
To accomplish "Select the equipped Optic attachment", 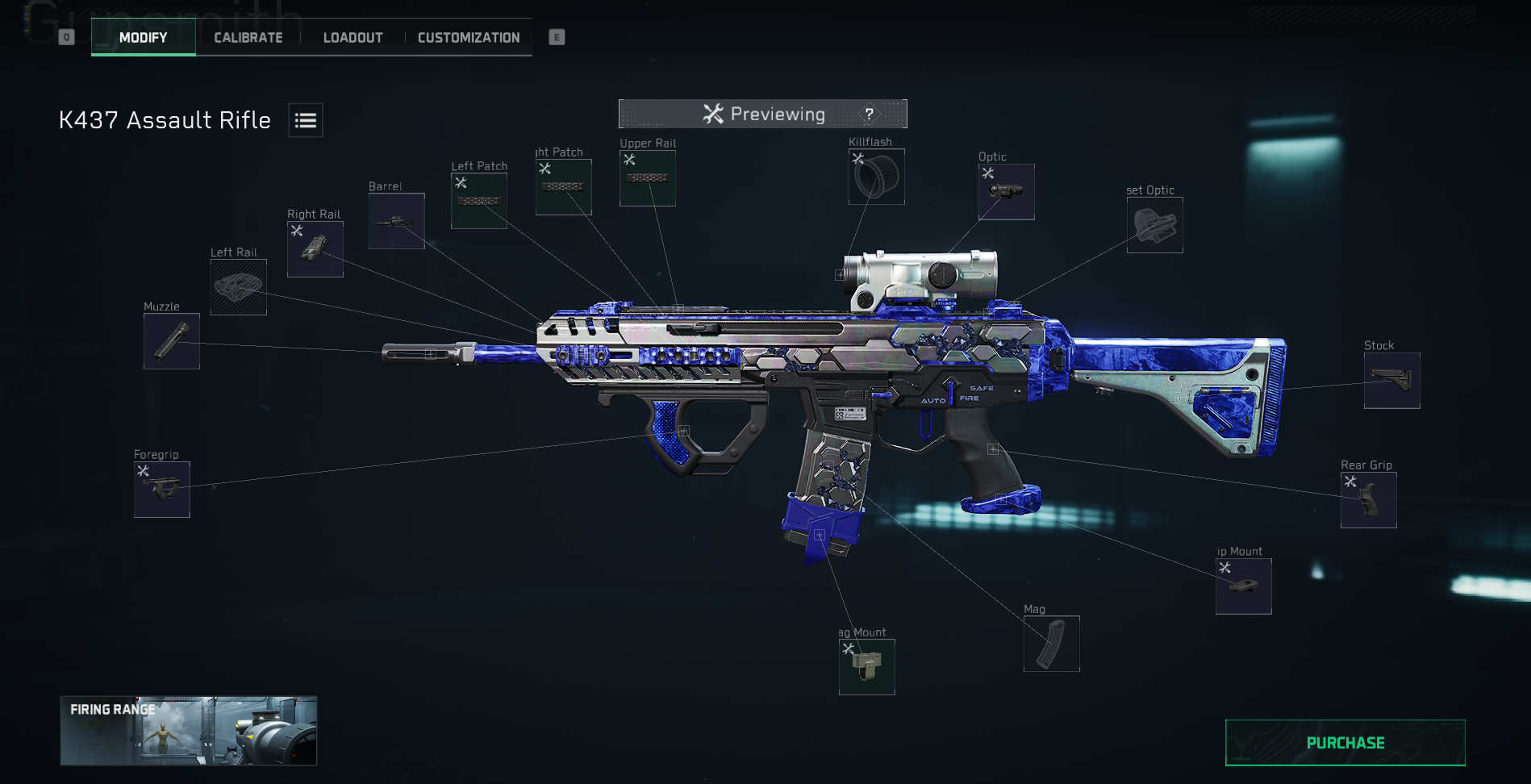I will (x=1007, y=192).
